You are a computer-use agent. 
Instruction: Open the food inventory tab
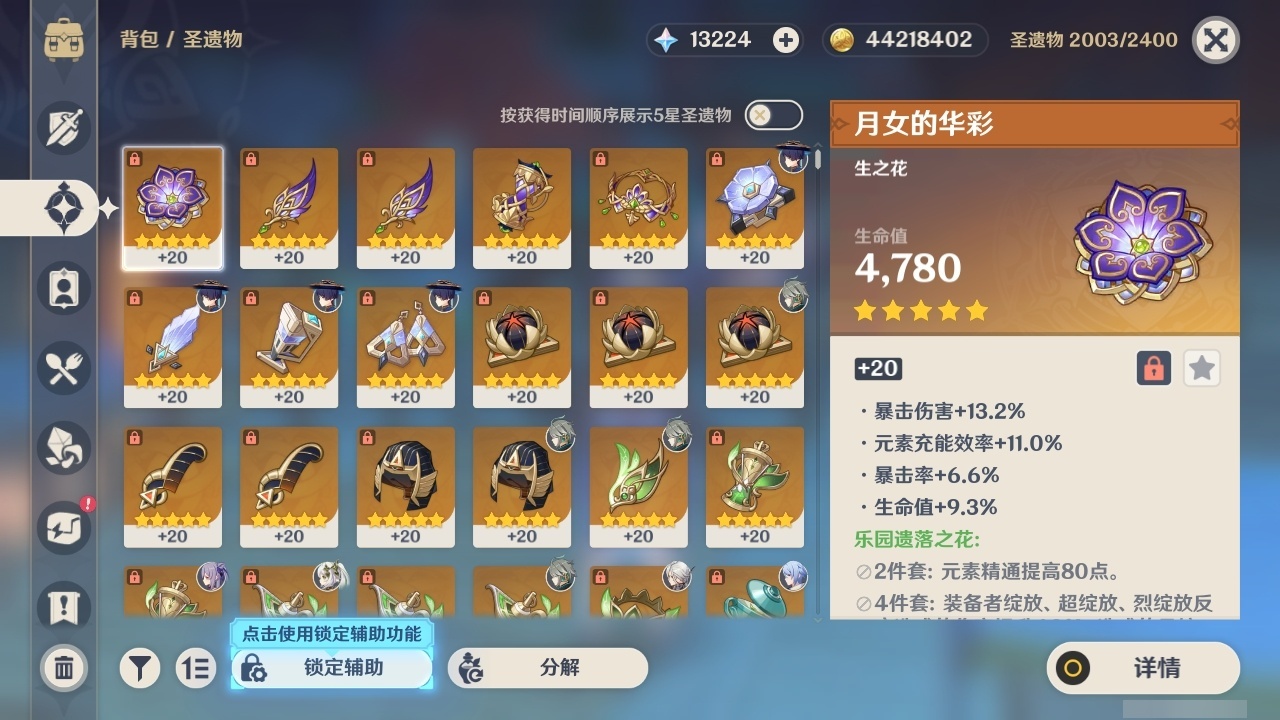(64, 368)
